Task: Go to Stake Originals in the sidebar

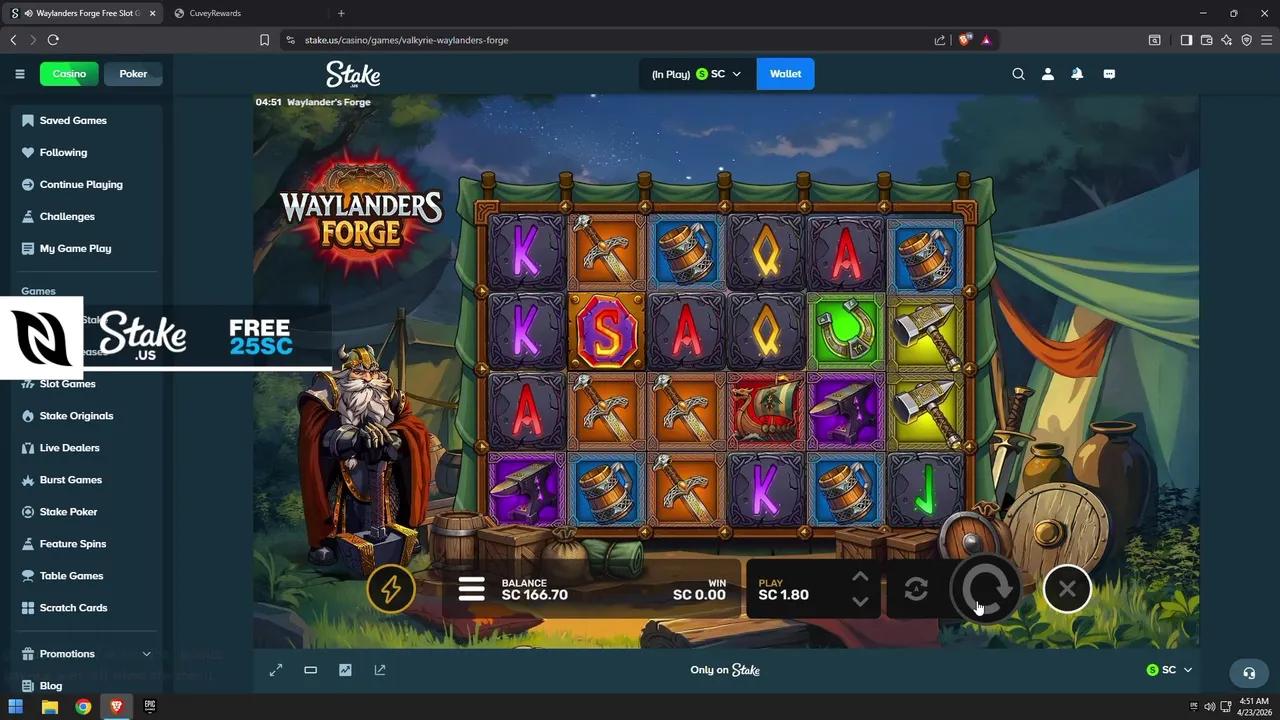Action: [76, 415]
